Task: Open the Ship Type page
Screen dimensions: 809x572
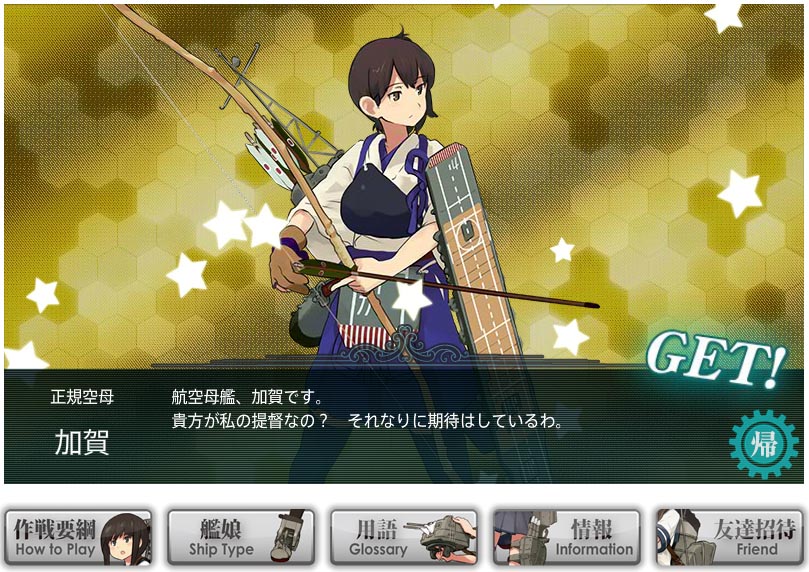Action: [x=240, y=538]
